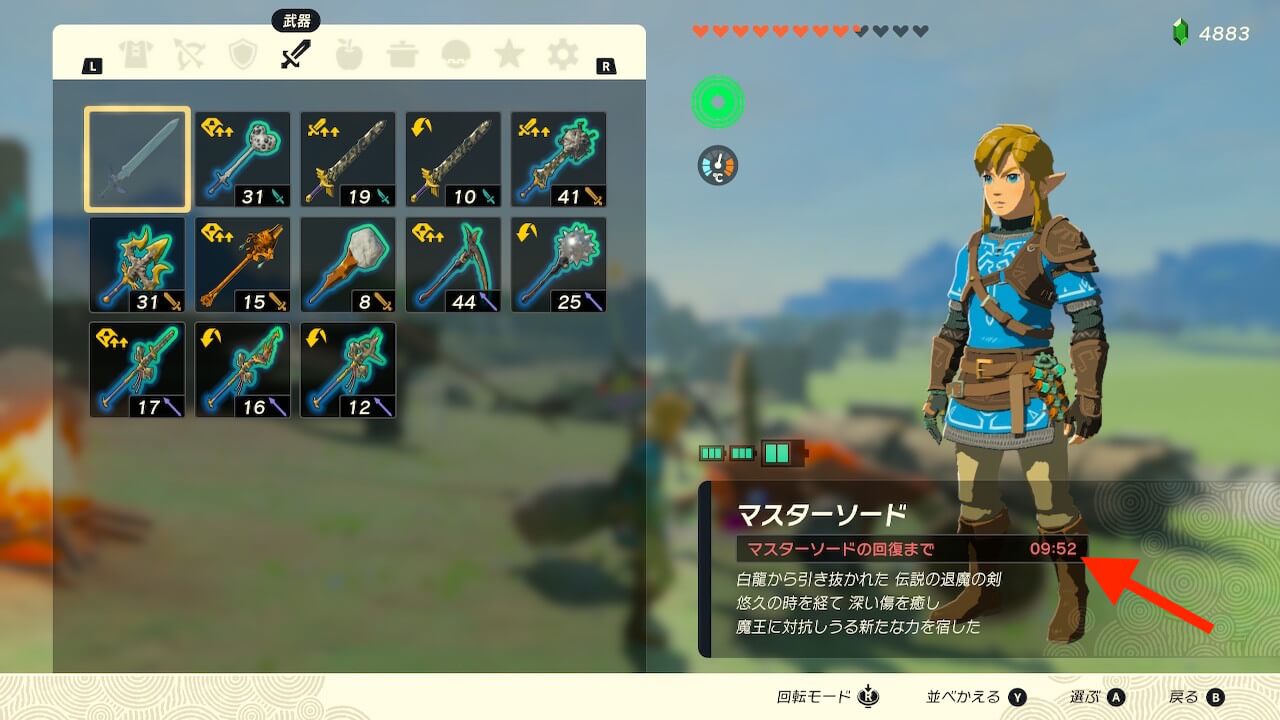1280x720 pixels.
Task: Open the star key items tab
Action: click(509, 54)
